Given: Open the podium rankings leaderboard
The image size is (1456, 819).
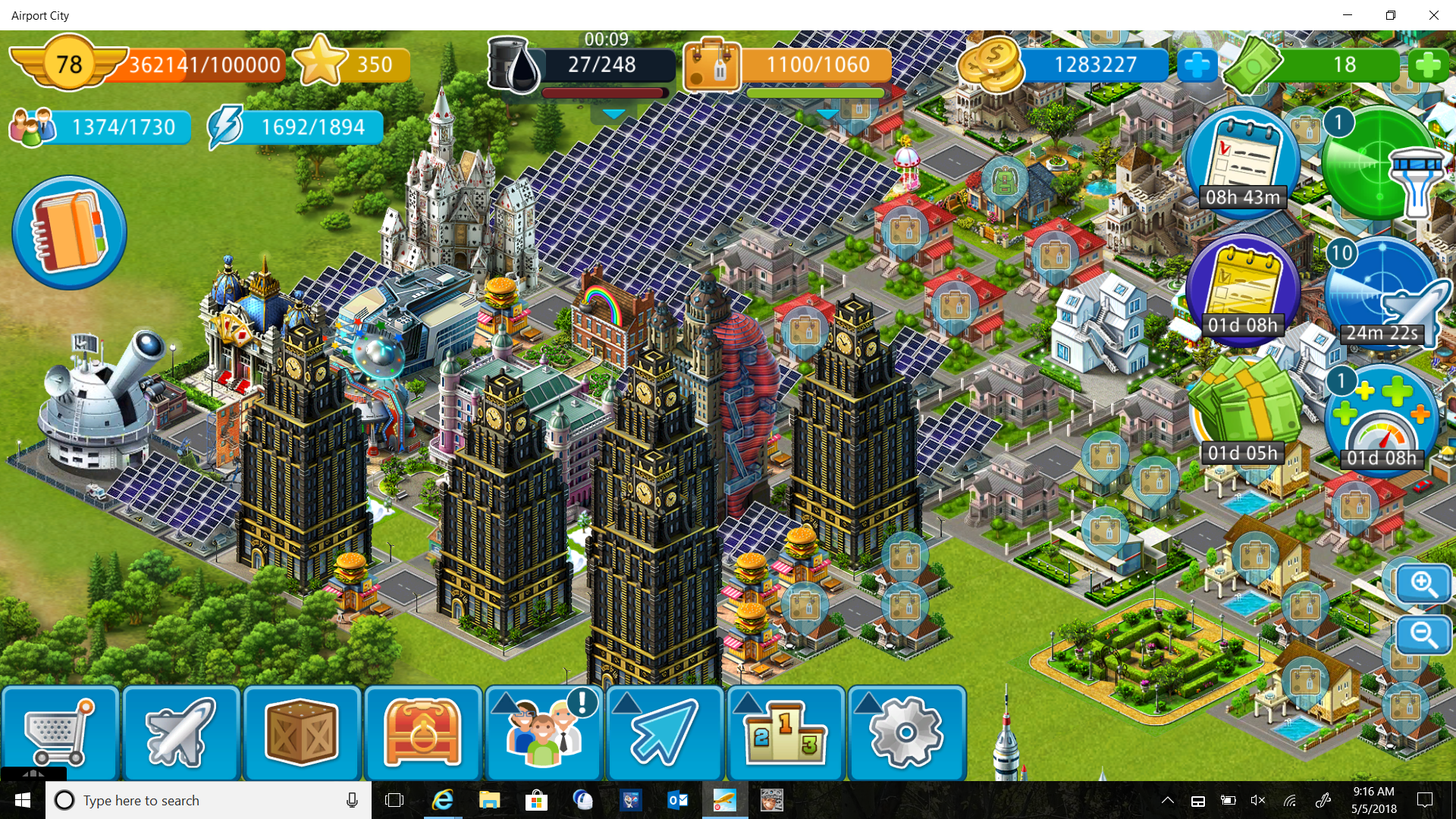Looking at the screenshot, I should [786, 733].
